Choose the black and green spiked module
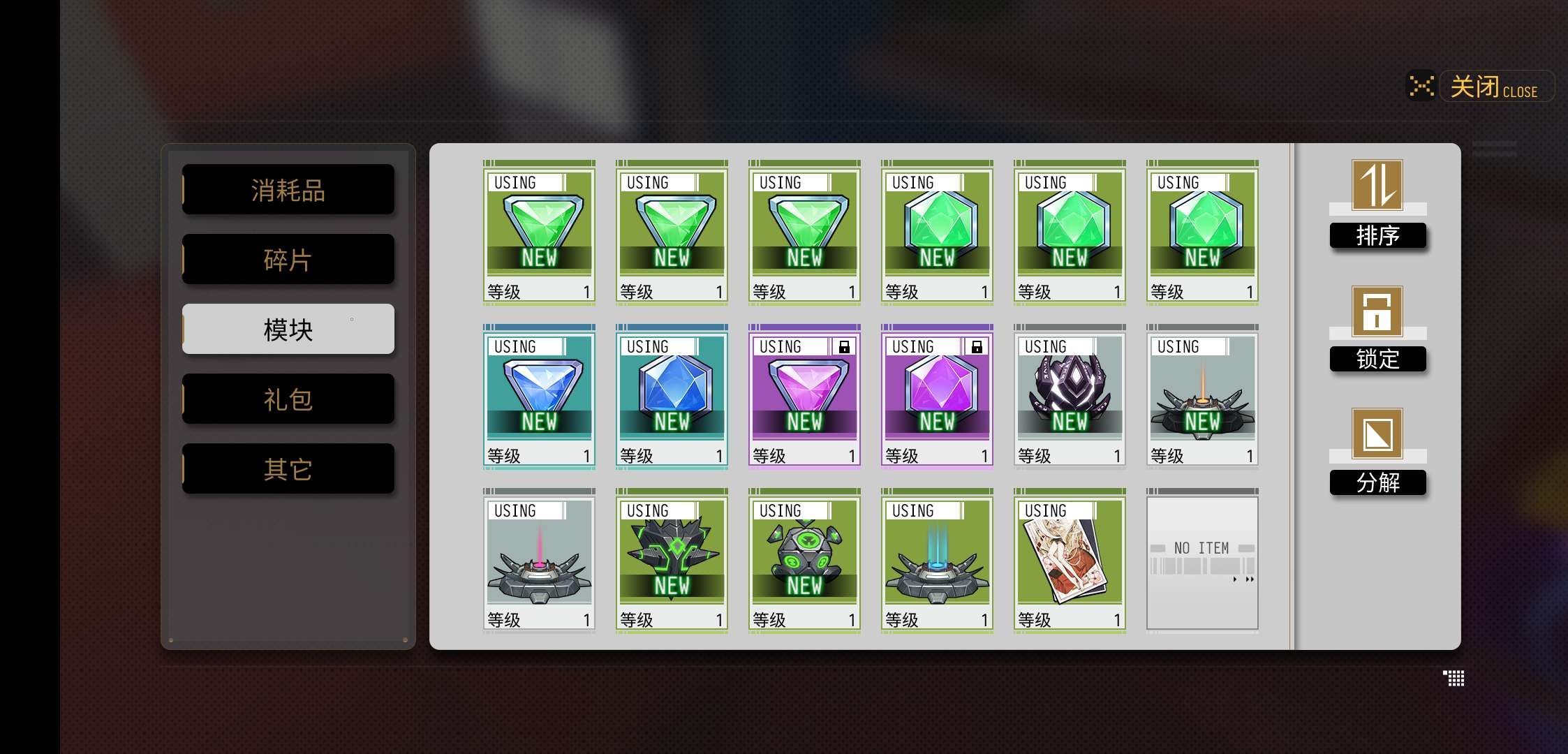 [x=672, y=560]
